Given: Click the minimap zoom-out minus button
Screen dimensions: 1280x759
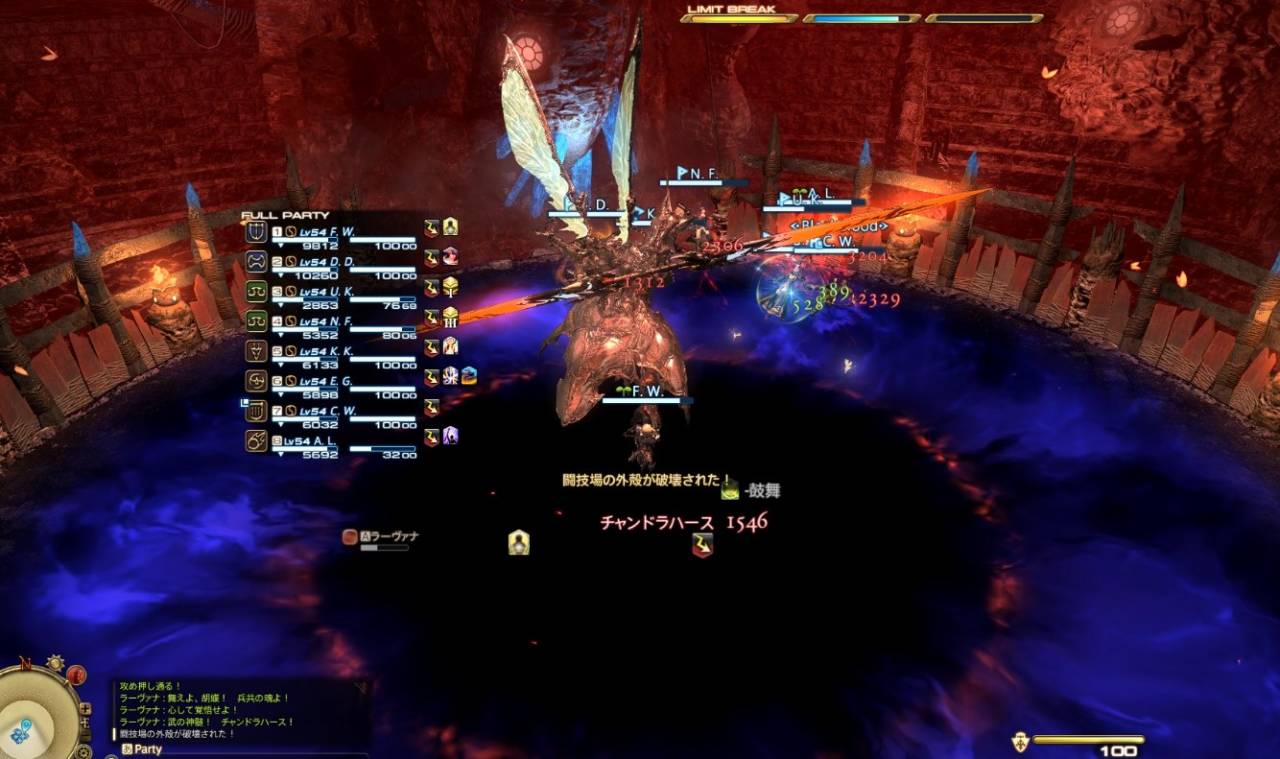Looking at the screenshot, I should [85, 736].
